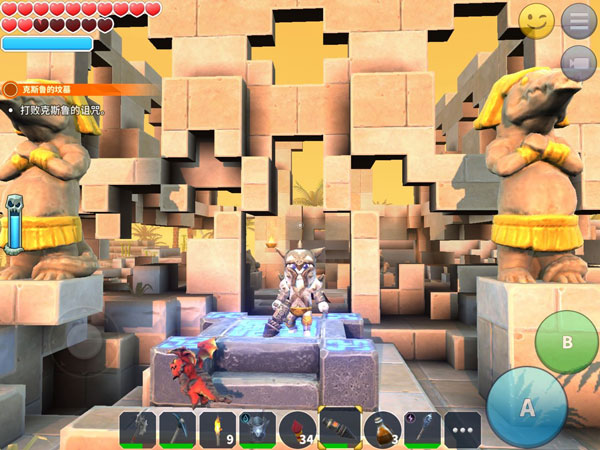Screen dimensions: 600x450
Task: Select the pickaxe hotbar slot
Action: [178, 430]
